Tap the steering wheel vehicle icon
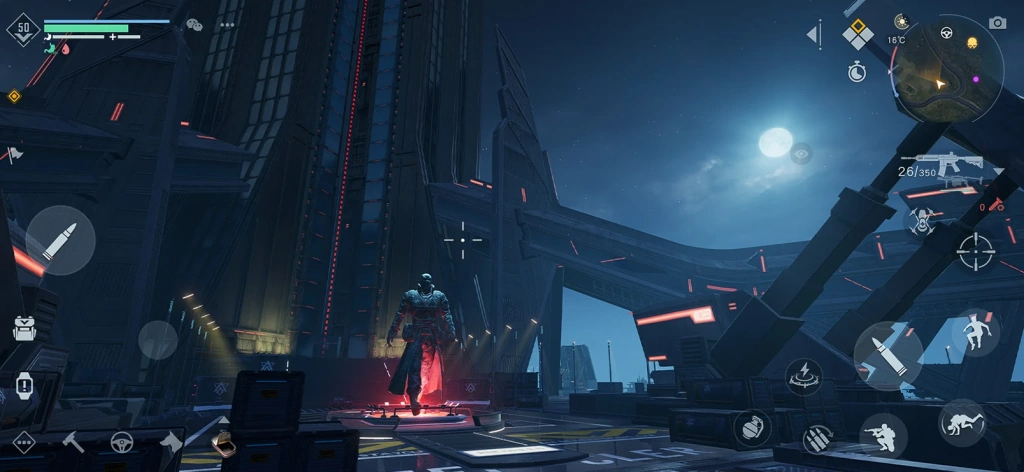The height and width of the screenshot is (472, 1024). (122, 441)
